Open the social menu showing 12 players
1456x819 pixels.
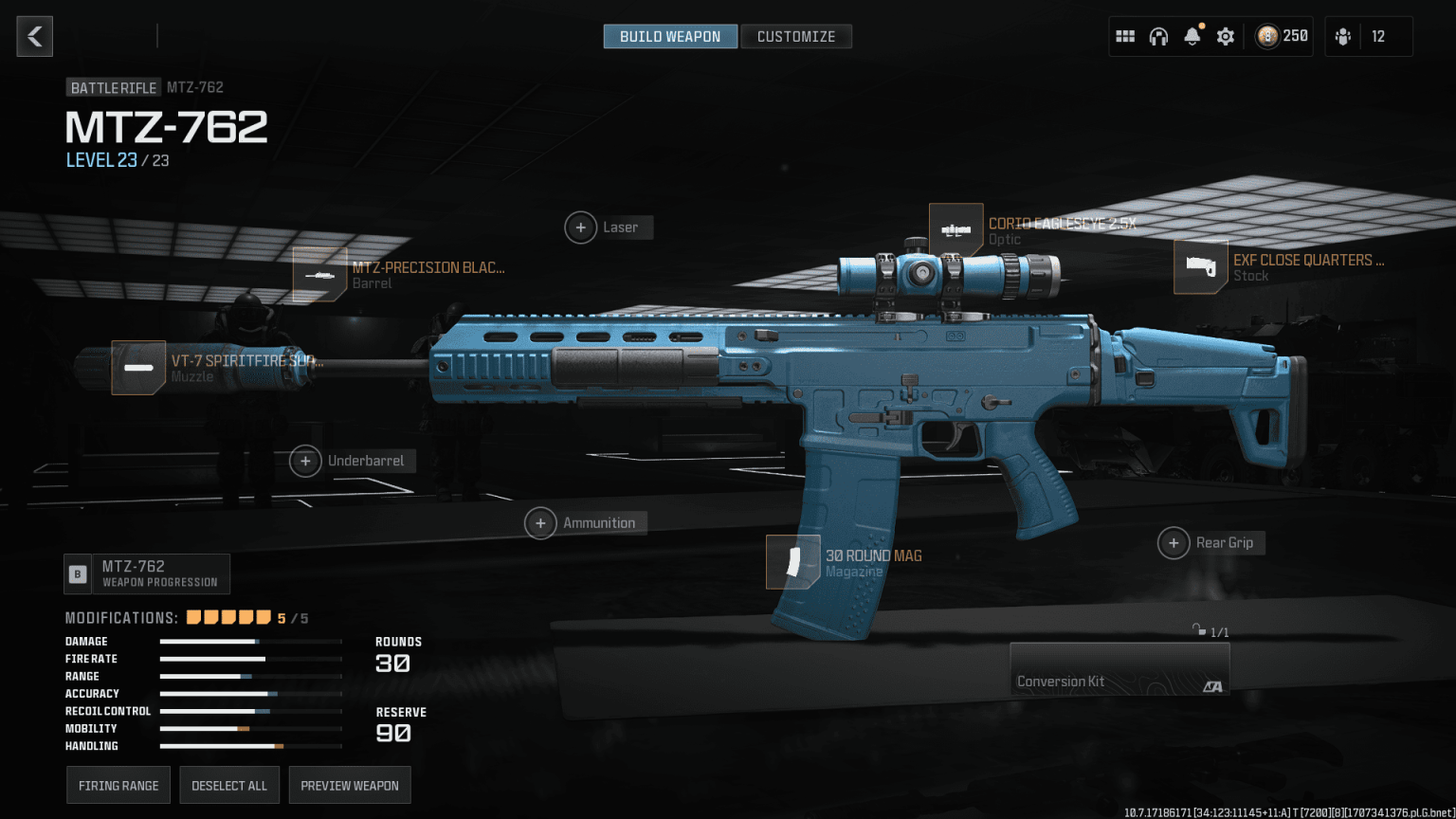1368,36
